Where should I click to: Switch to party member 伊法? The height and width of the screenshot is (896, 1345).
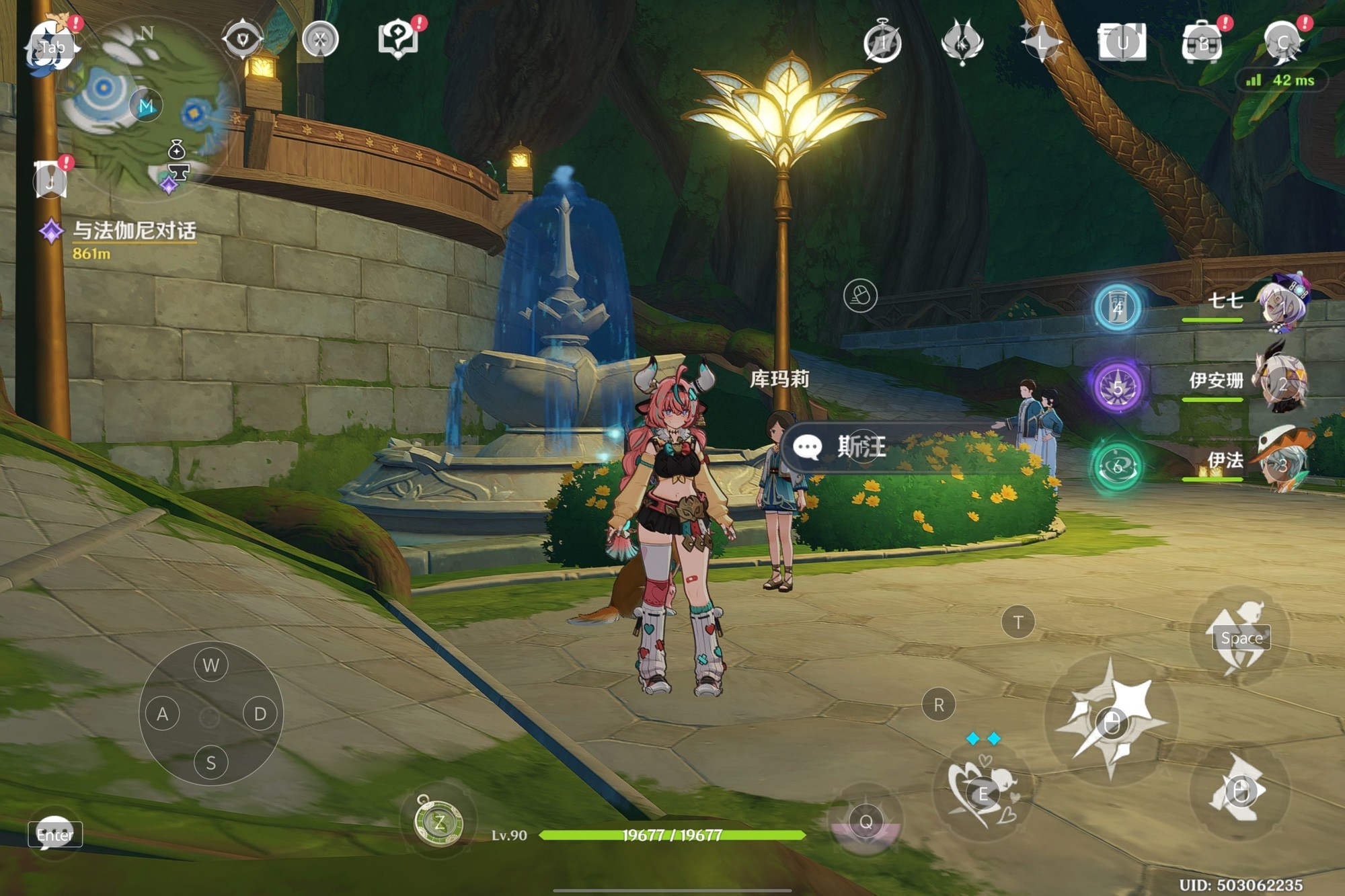(x=1281, y=462)
